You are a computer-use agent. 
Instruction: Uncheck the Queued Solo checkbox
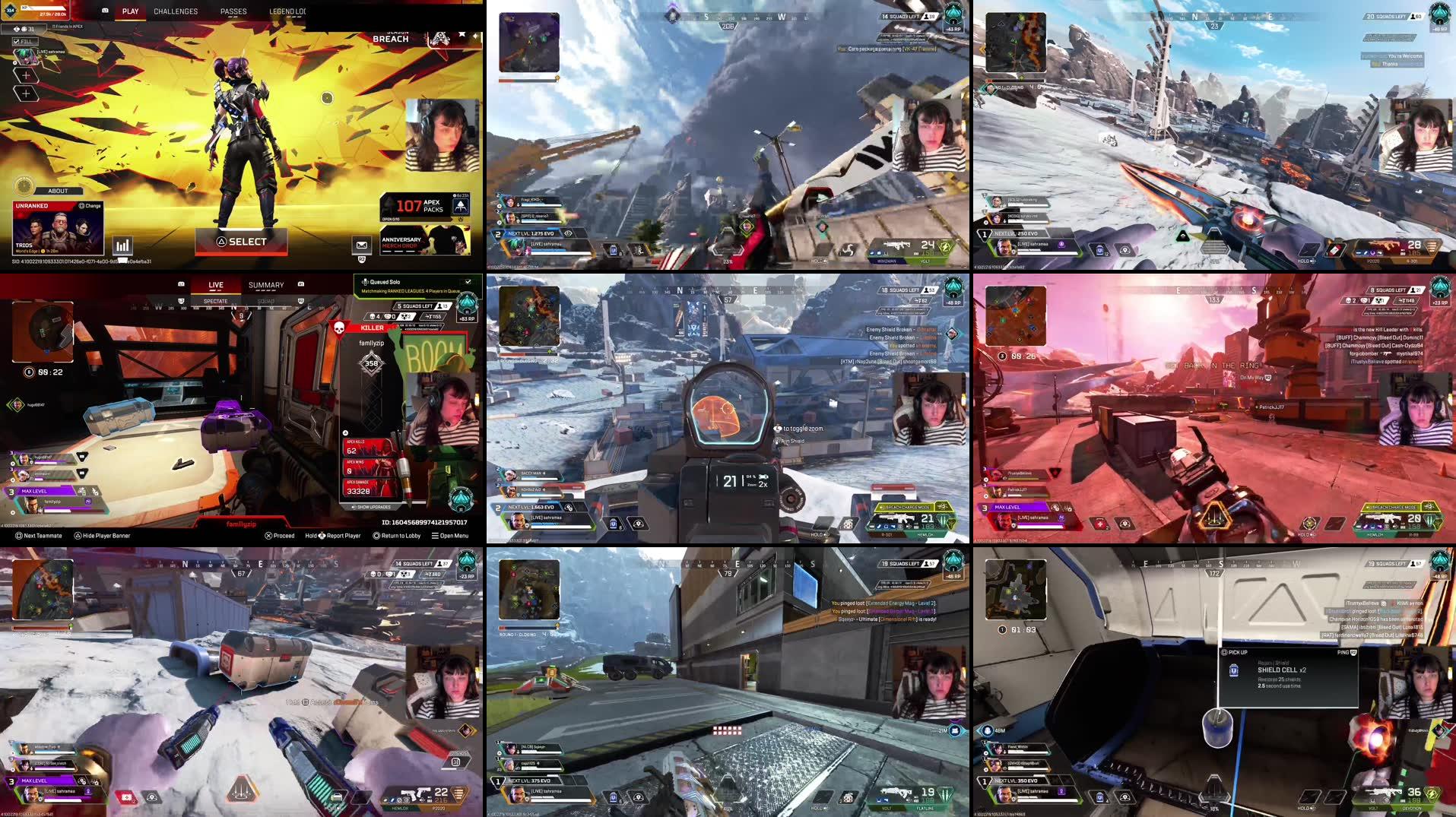(x=468, y=281)
